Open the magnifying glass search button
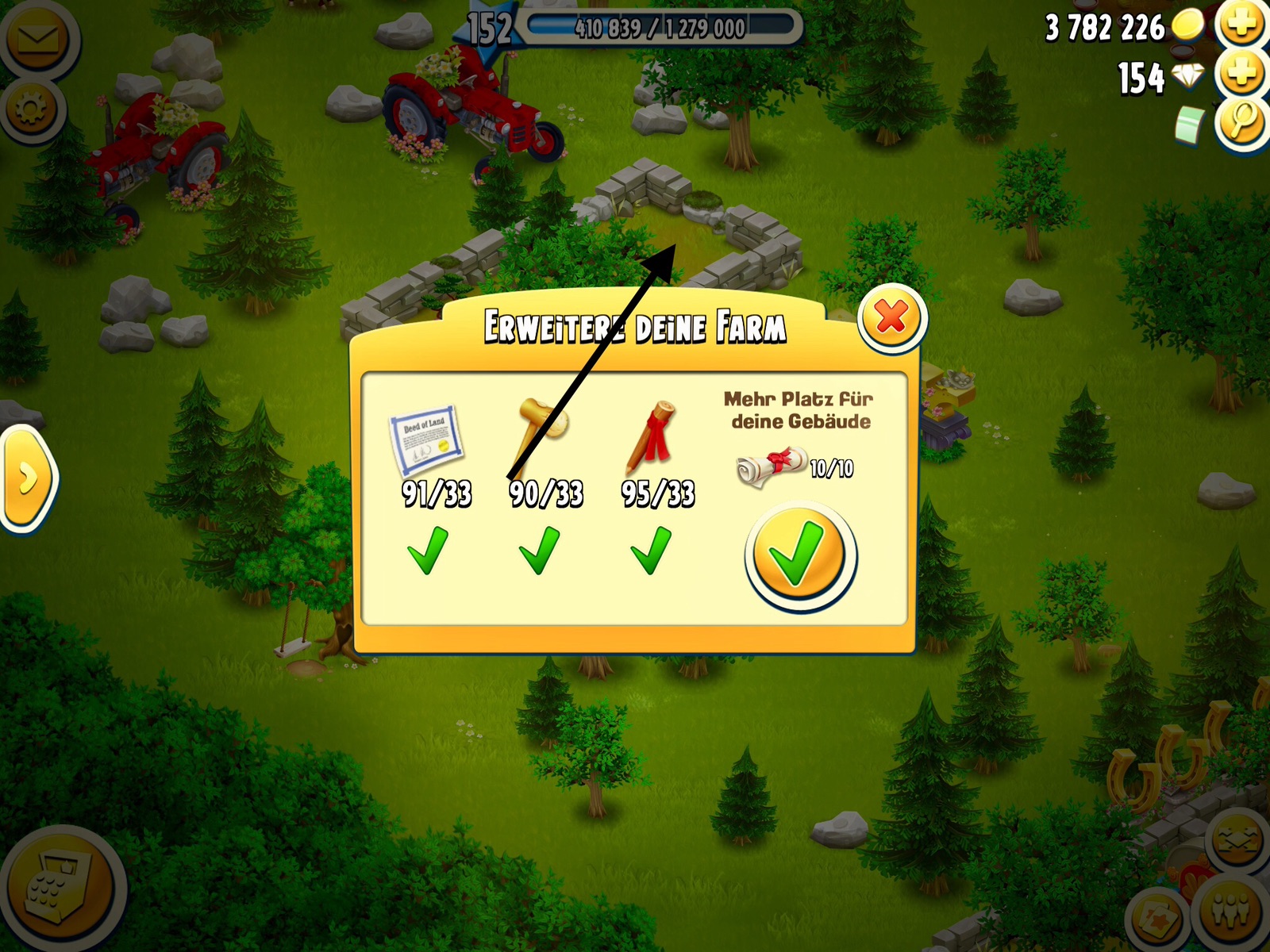The width and height of the screenshot is (1270, 952). point(1243,123)
